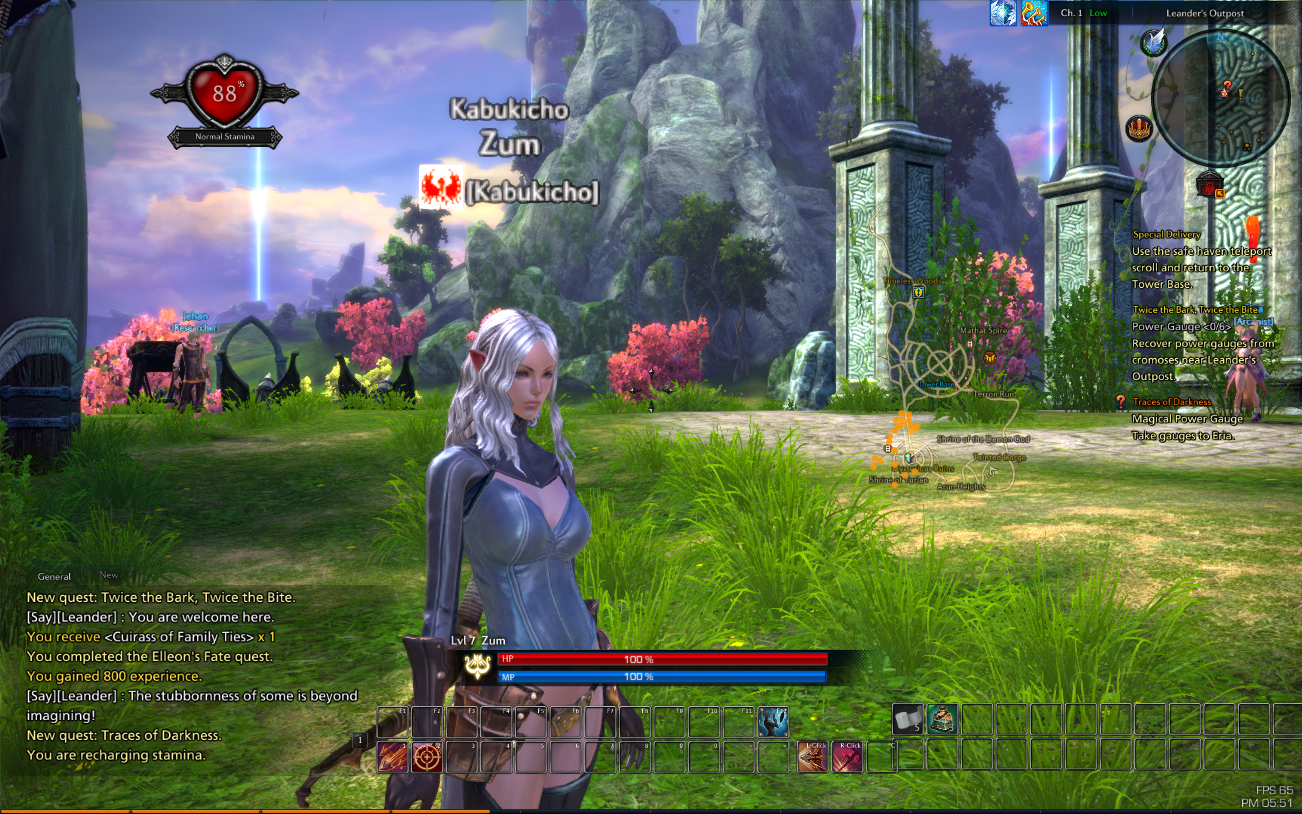Activate the blue glowing figure skill on F12
The image size is (1302, 814).
(773, 722)
